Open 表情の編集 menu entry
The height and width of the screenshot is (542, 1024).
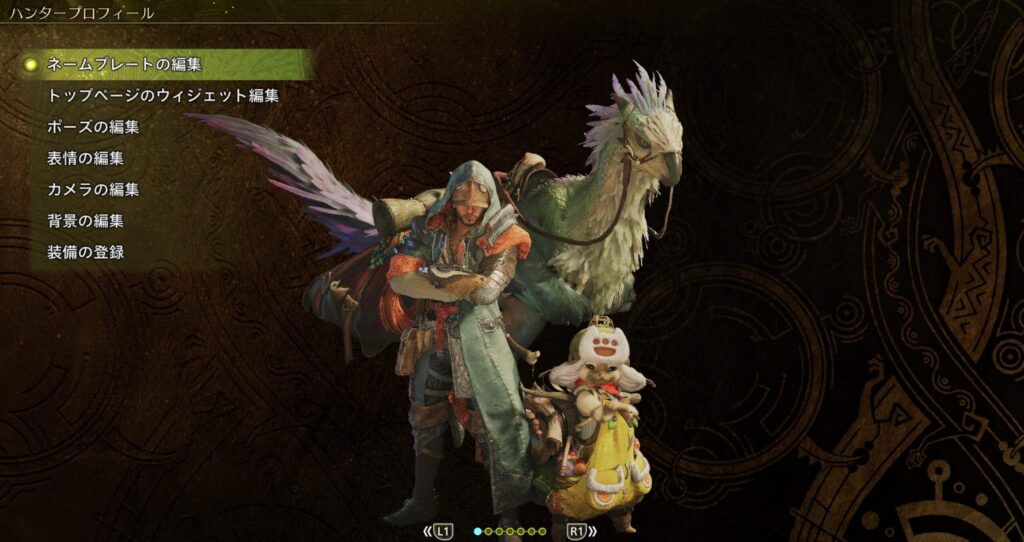pos(86,158)
